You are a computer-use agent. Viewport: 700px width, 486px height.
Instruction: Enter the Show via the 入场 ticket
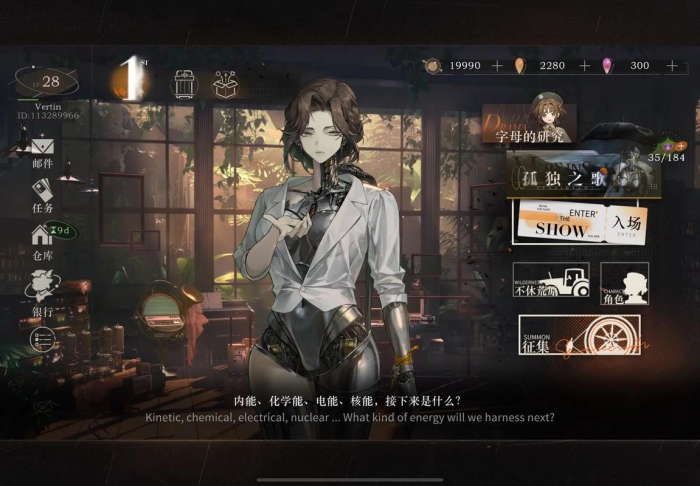click(x=580, y=224)
